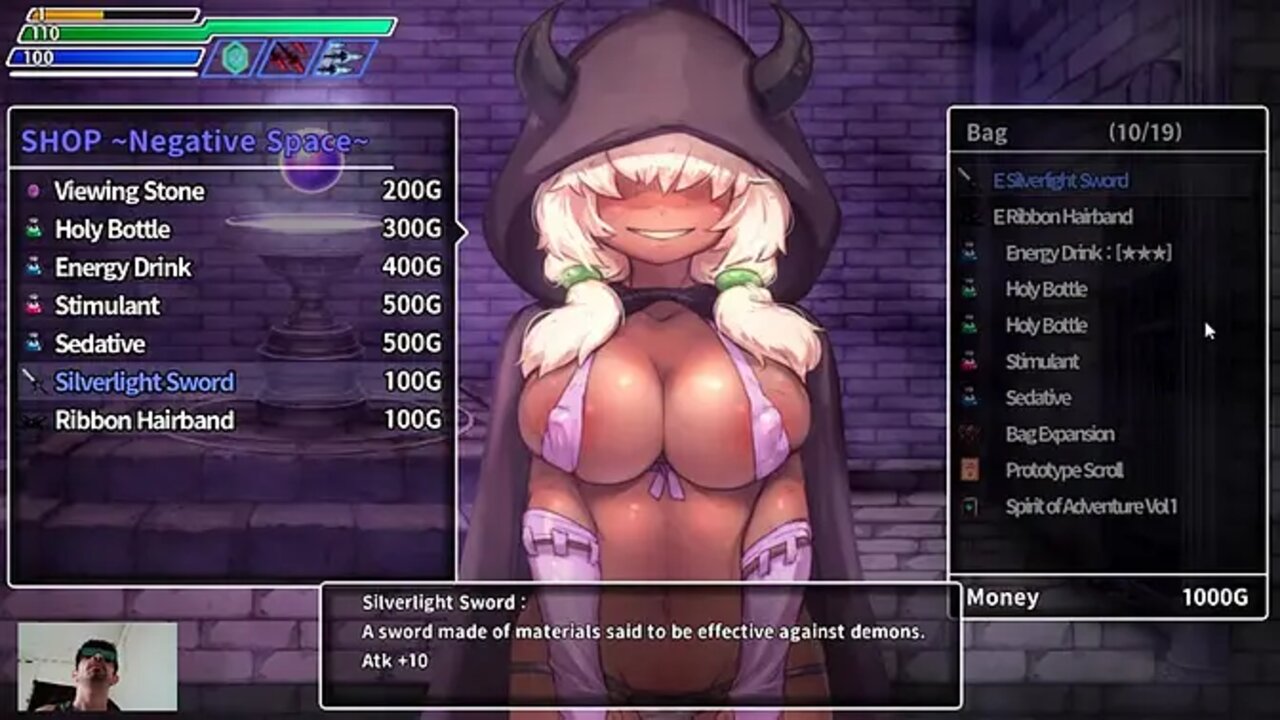This screenshot has width=1280, height=720.
Task: Select Viewing Stone in the shop list
Action: point(130,191)
